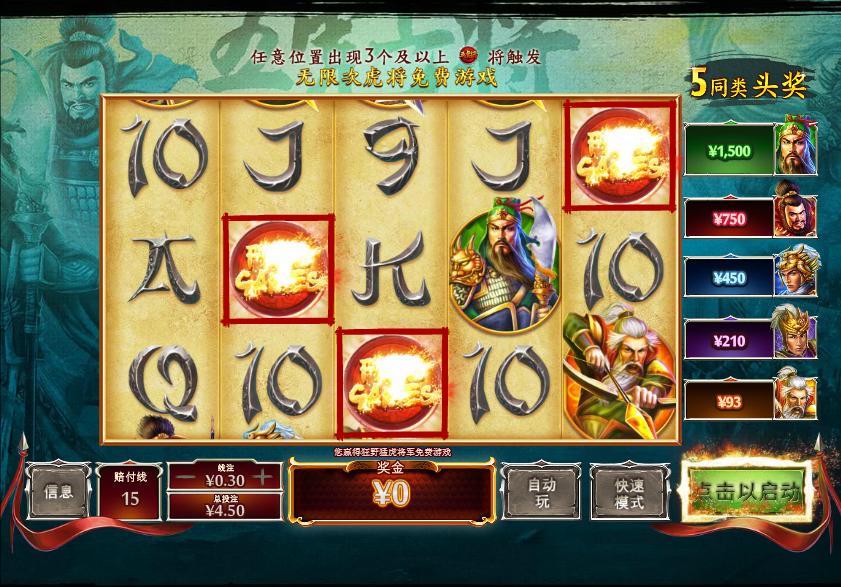The width and height of the screenshot is (841, 587).
Task: Toggle the 快速模式 fast mode
Action: pos(629,492)
